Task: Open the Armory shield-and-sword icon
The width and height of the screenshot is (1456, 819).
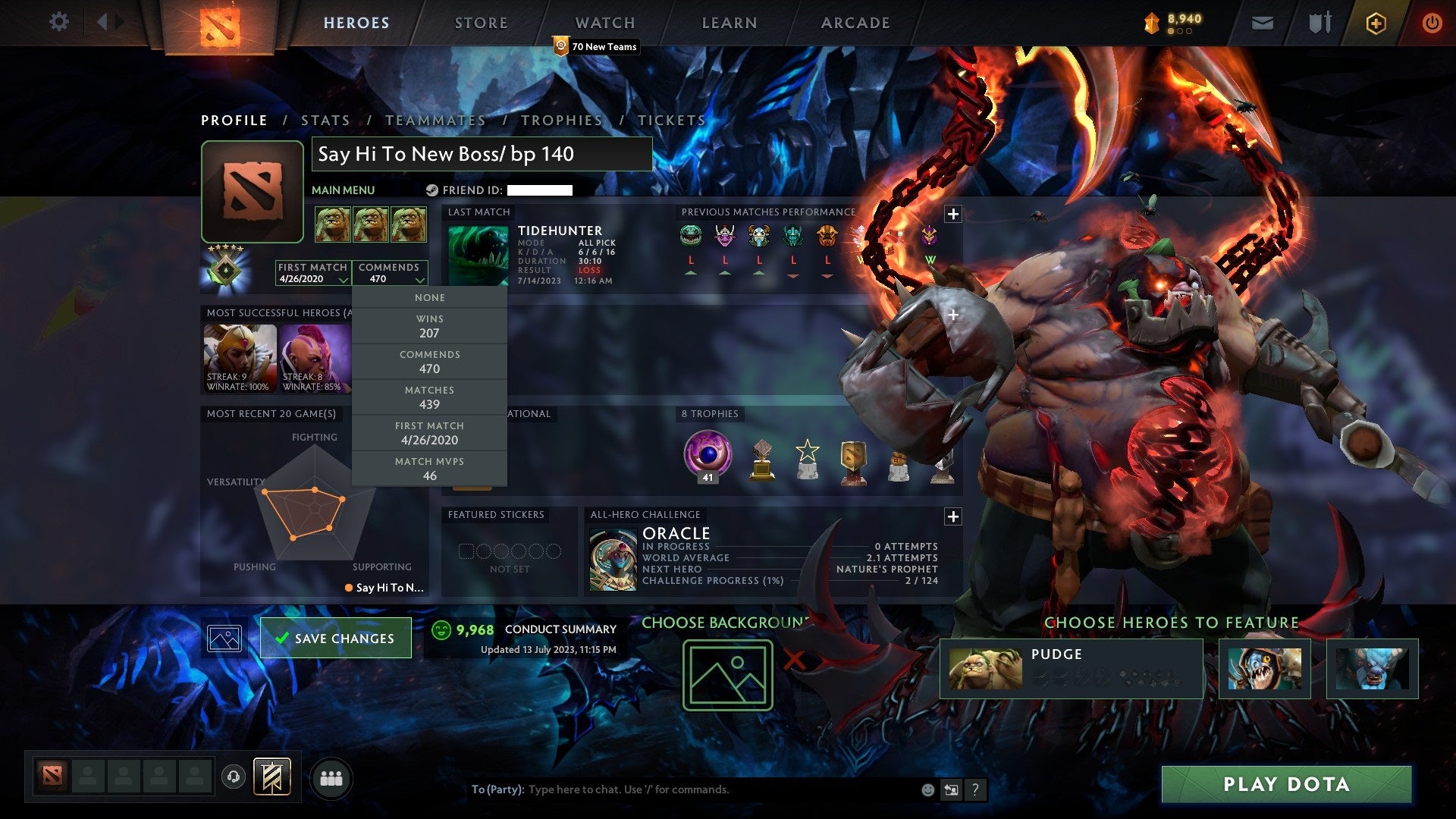Action: coord(1319,23)
